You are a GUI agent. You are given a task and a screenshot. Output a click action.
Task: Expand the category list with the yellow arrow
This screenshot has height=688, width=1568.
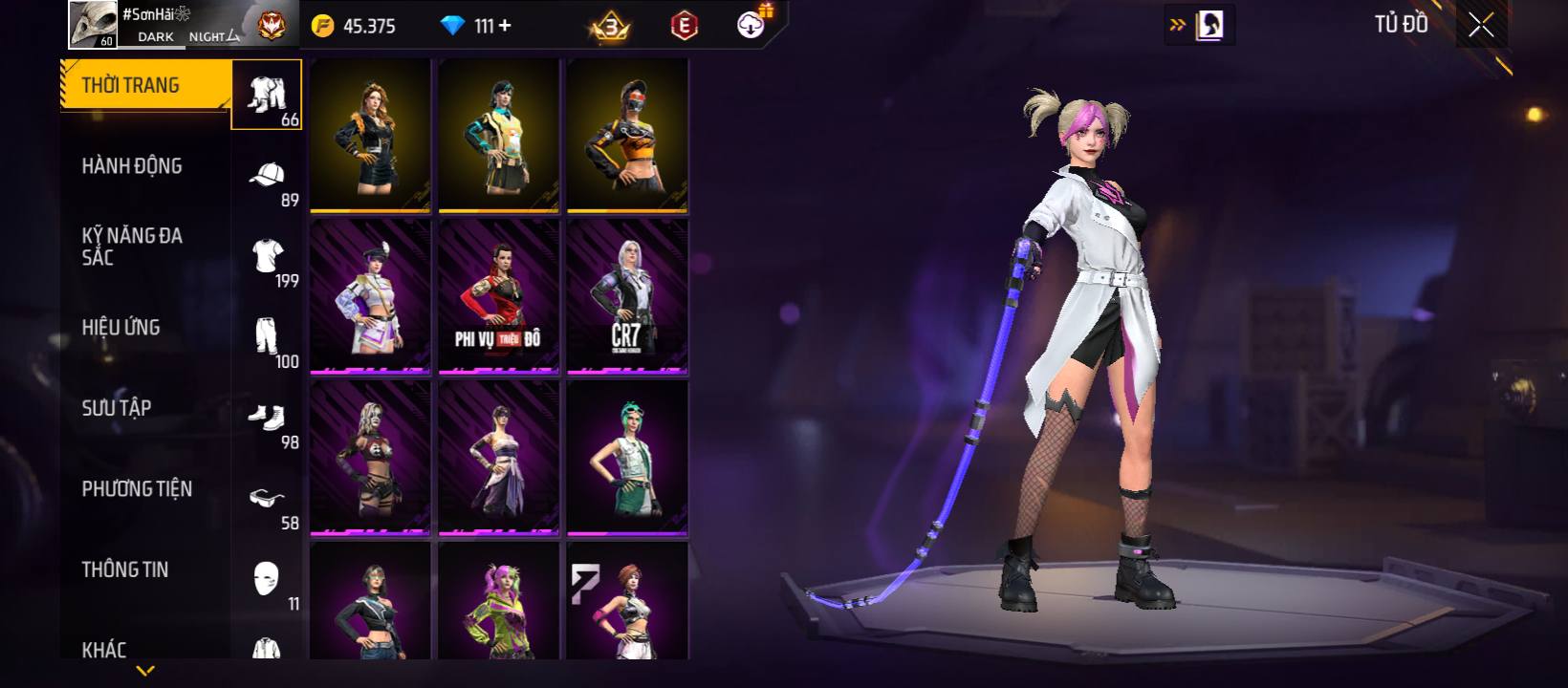145,671
